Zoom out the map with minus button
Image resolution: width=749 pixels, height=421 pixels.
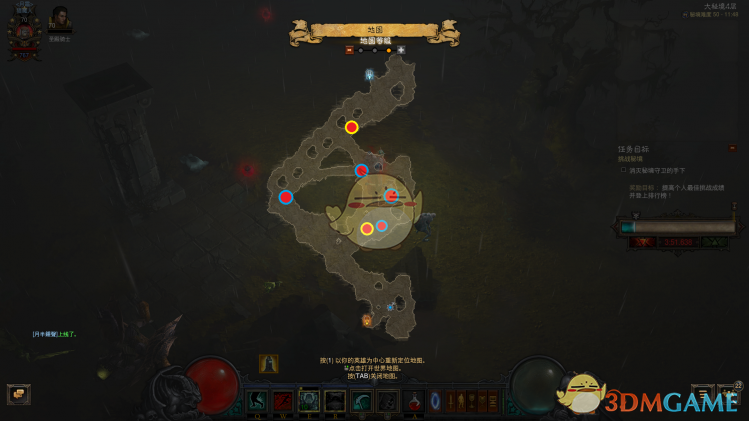[349, 49]
